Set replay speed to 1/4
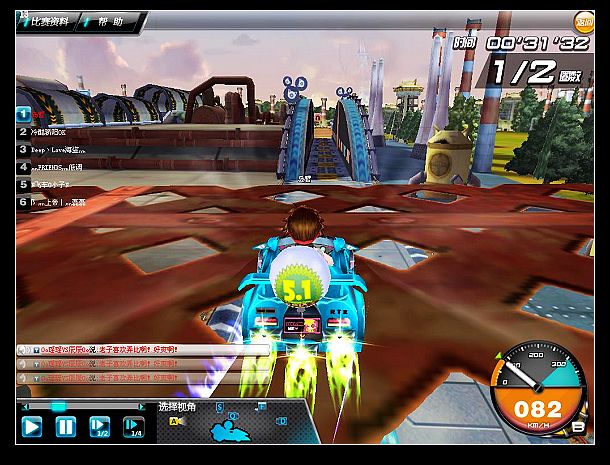Viewport: 610px width, 465px height. click(133, 427)
